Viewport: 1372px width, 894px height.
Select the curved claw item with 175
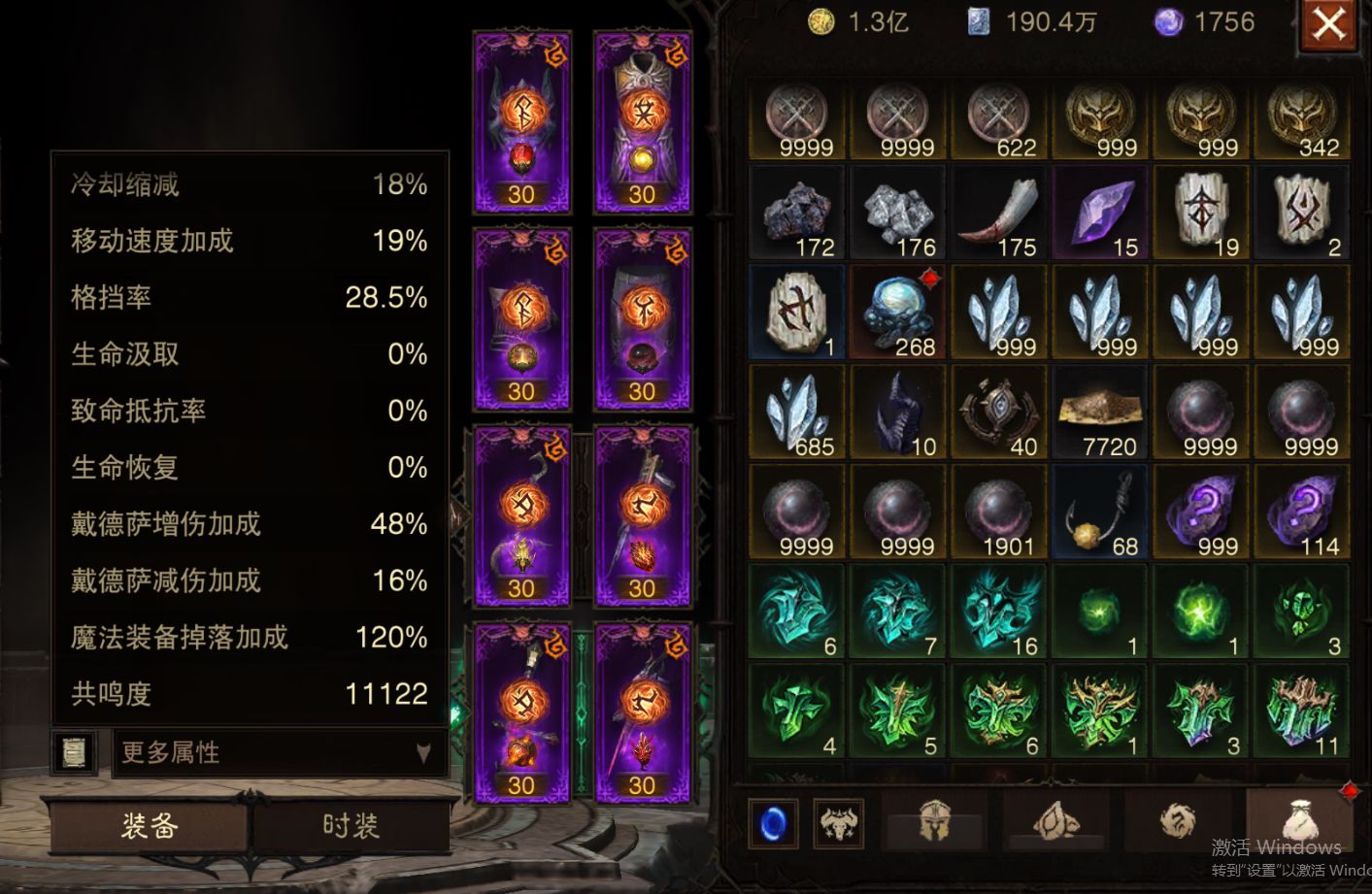[999, 214]
